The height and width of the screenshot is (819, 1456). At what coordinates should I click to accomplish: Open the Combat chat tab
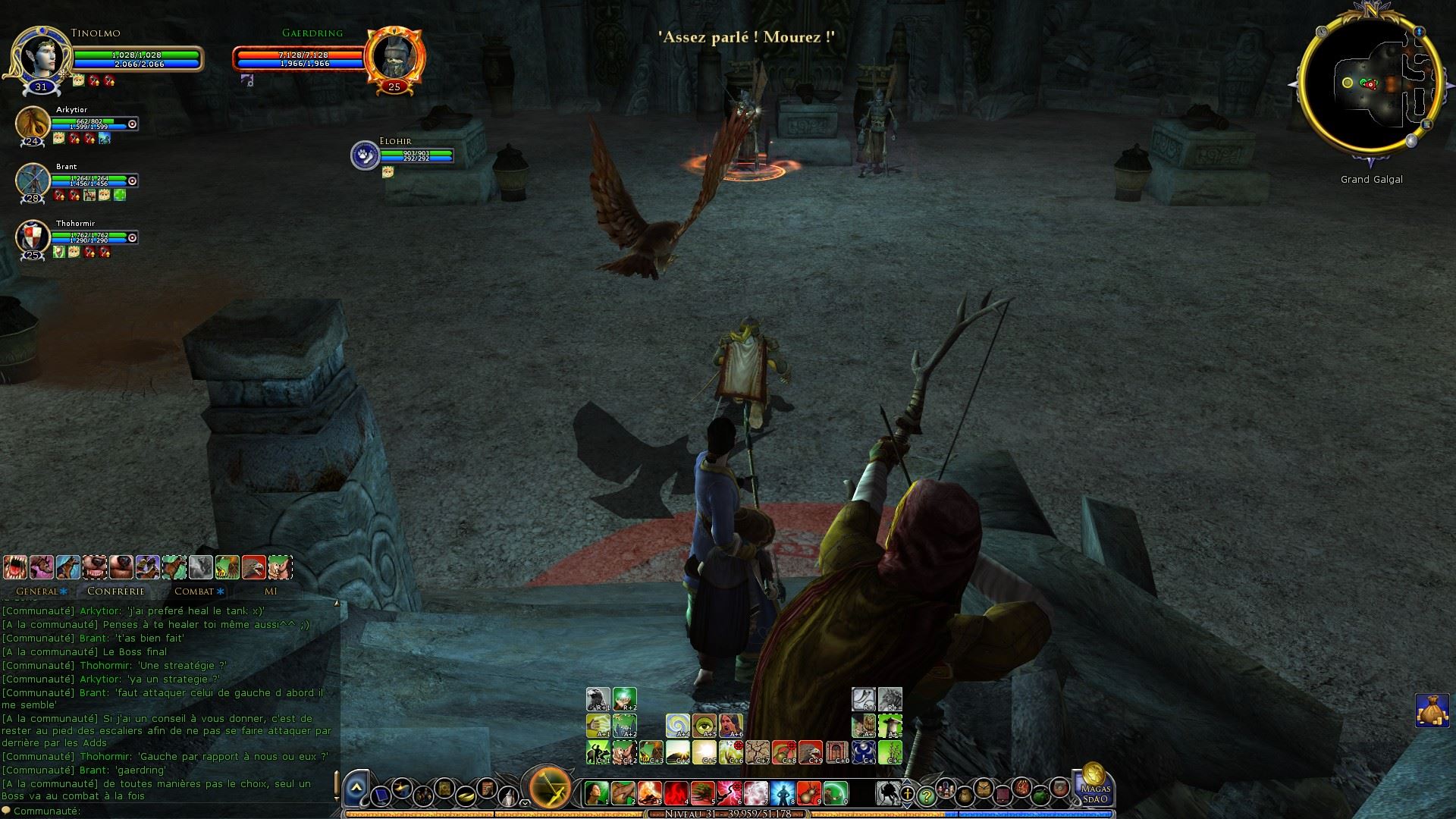195,591
